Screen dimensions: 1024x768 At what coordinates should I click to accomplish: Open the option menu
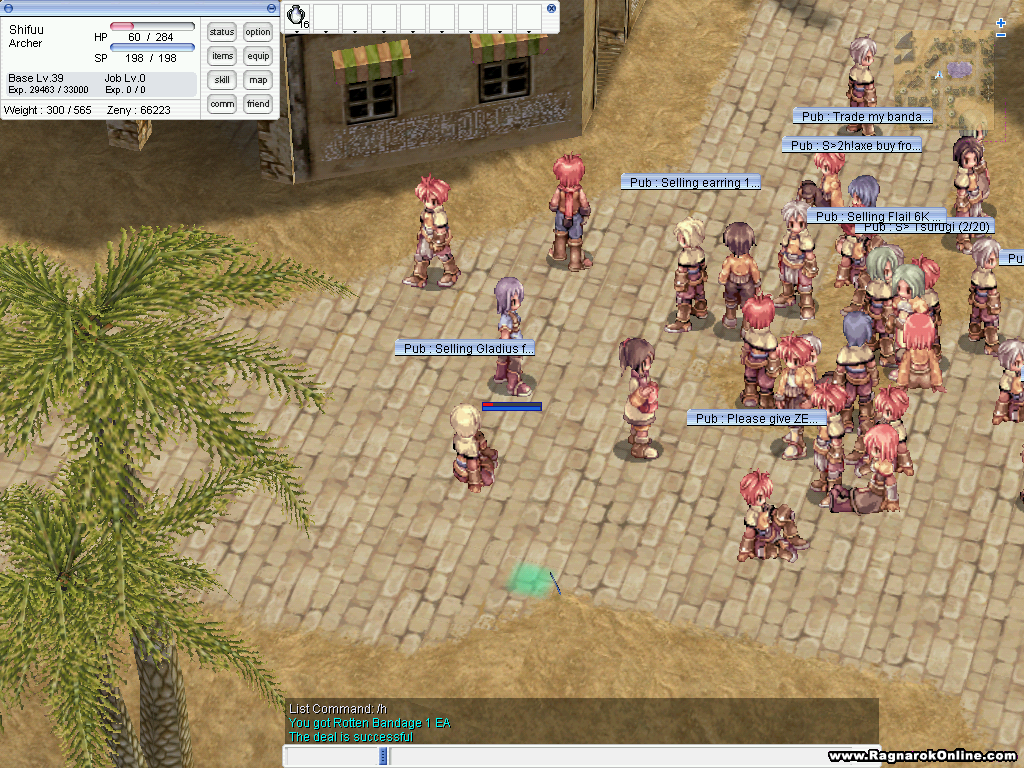tap(258, 32)
